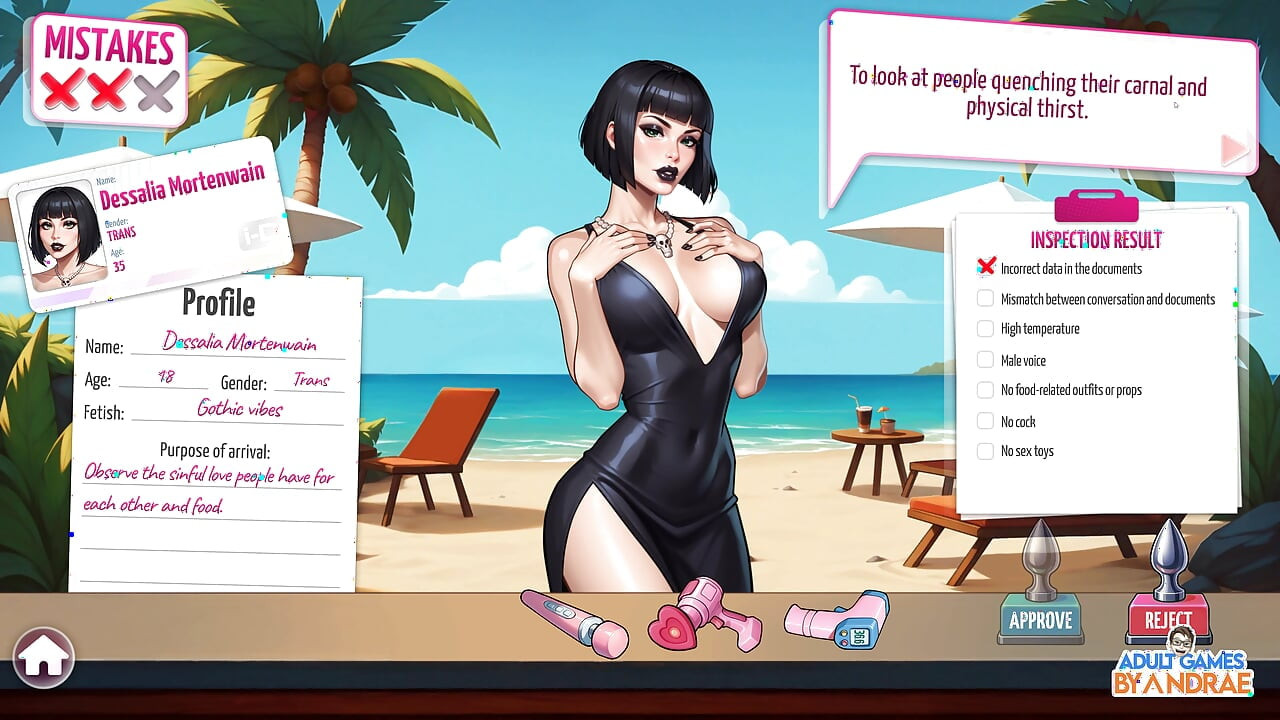Click the pink clipboard clip above Inspection Result
The width and height of the screenshot is (1280, 720).
pos(1096,206)
